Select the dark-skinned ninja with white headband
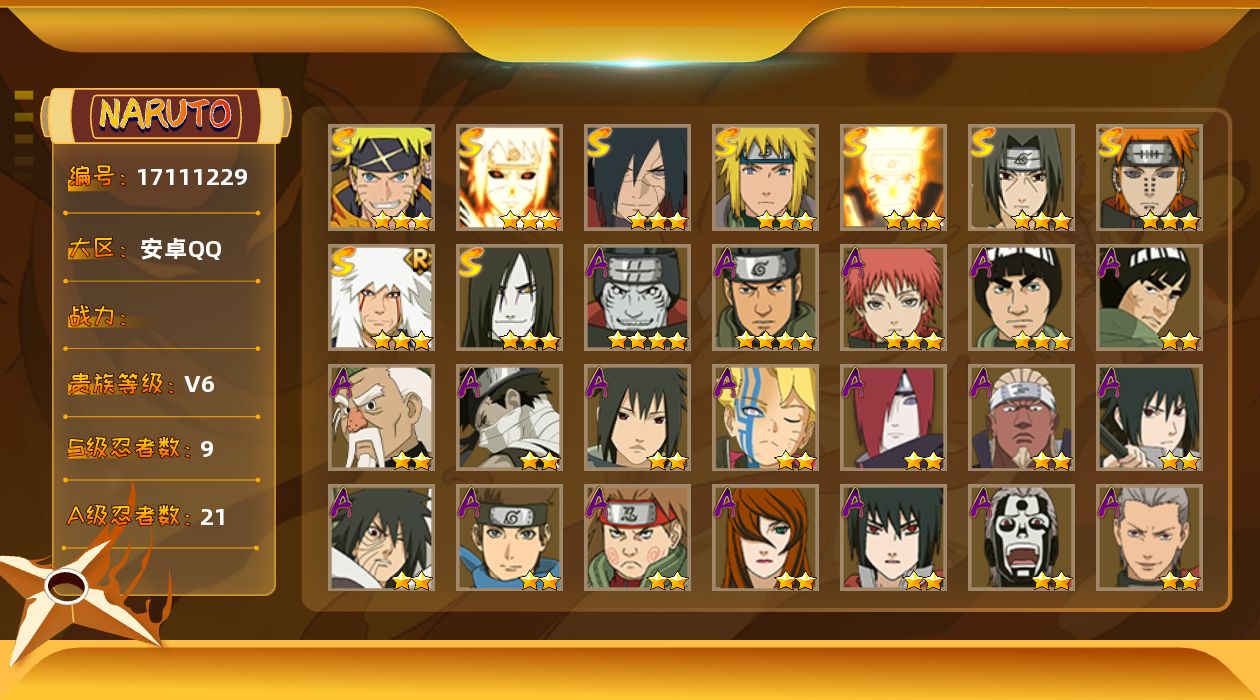1260x700 pixels. pos(1021,417)
